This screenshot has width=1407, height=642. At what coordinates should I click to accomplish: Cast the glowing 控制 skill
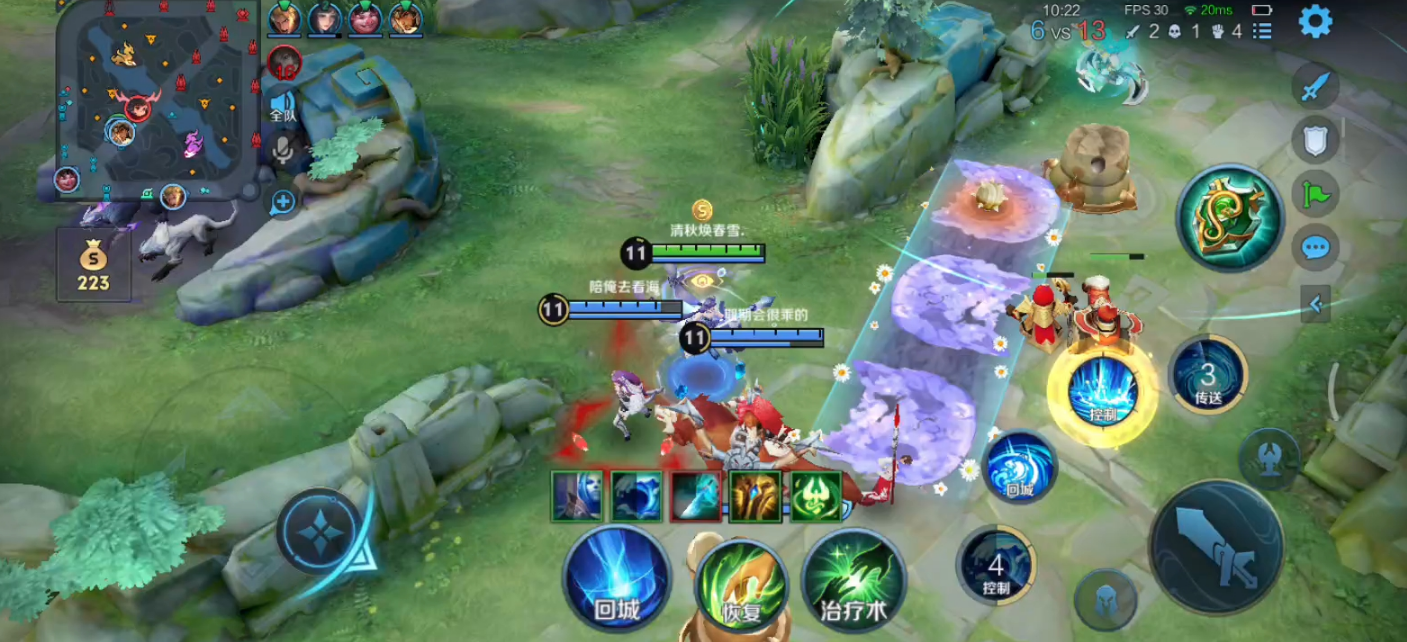tap(1102, 391)
